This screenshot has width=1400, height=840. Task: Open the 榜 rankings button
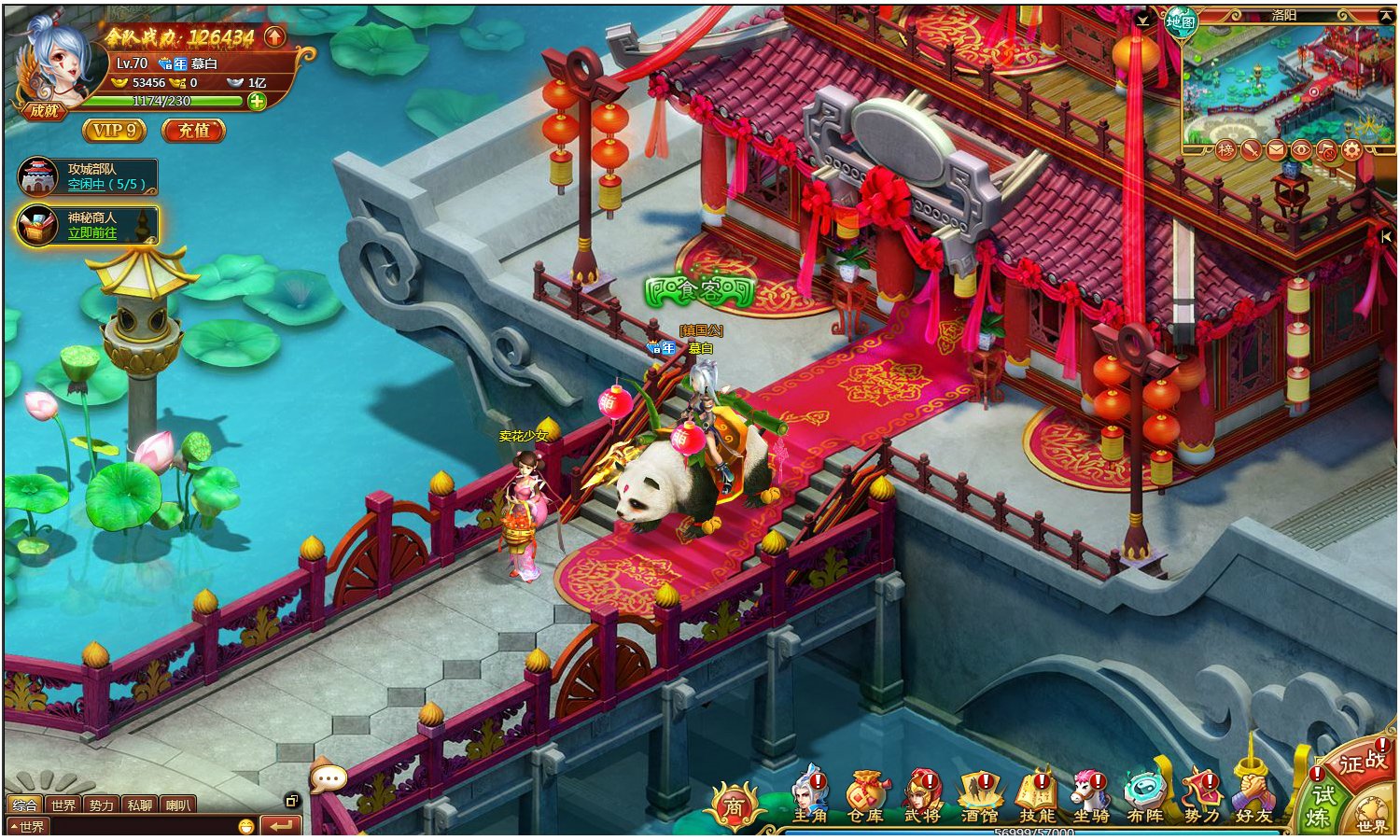1225,149
